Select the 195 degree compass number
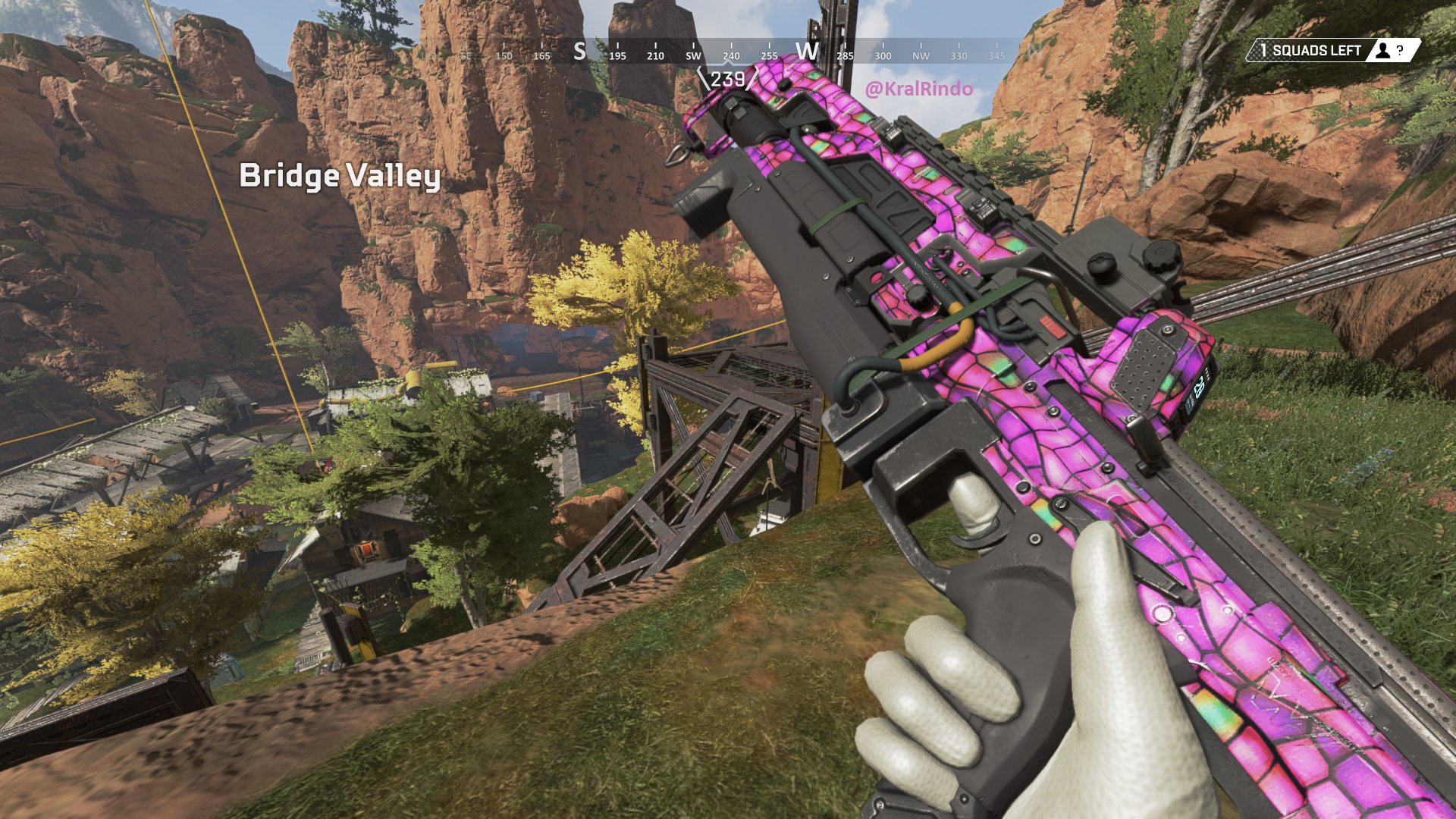1456x819 pixels. point(617,55)
